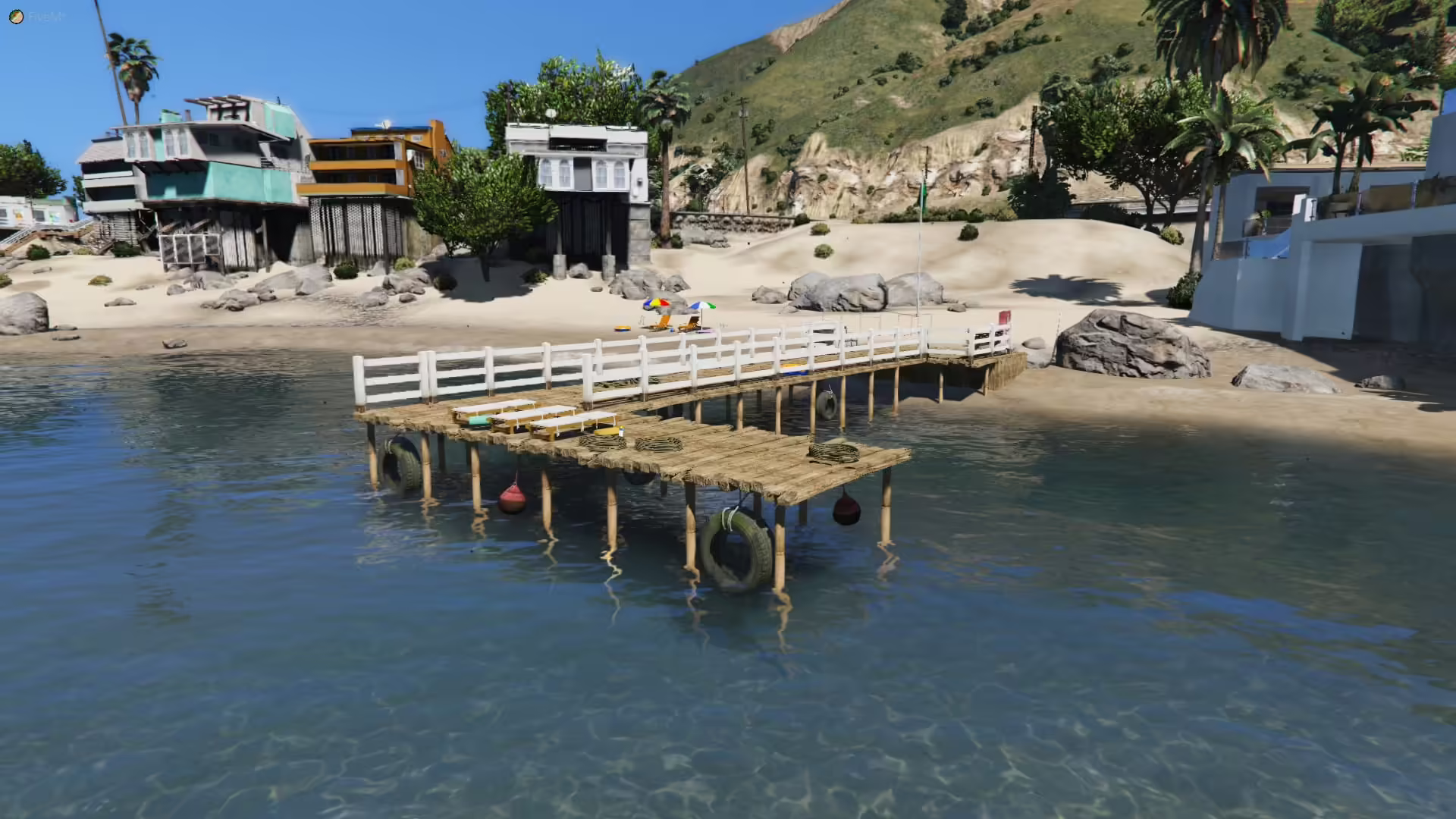This screenshot has width=1456, height=819.
Task: Click the FiveM logo watermark
Action: [17, 17]
